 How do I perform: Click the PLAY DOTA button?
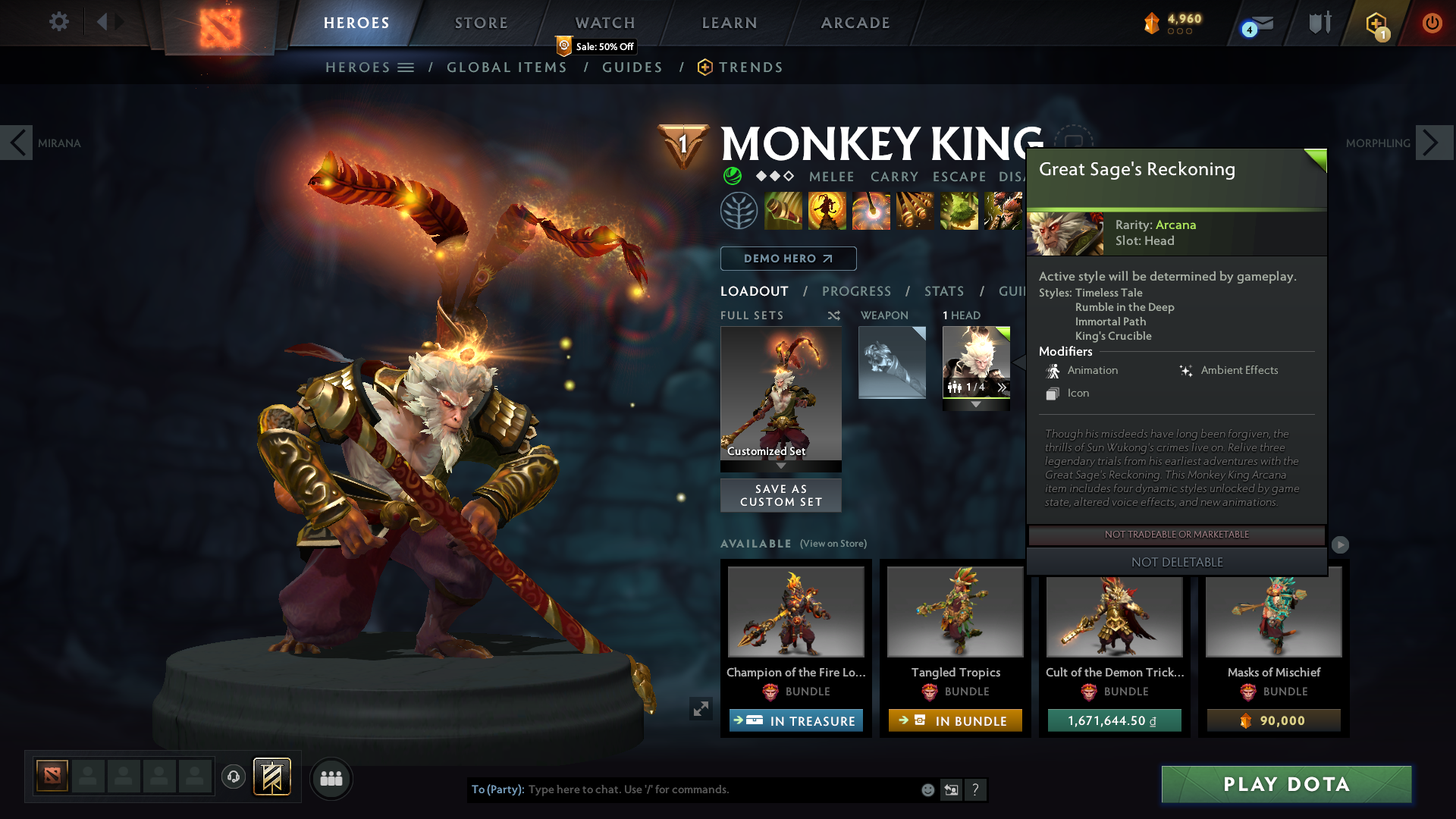[x=1285, y=785]
